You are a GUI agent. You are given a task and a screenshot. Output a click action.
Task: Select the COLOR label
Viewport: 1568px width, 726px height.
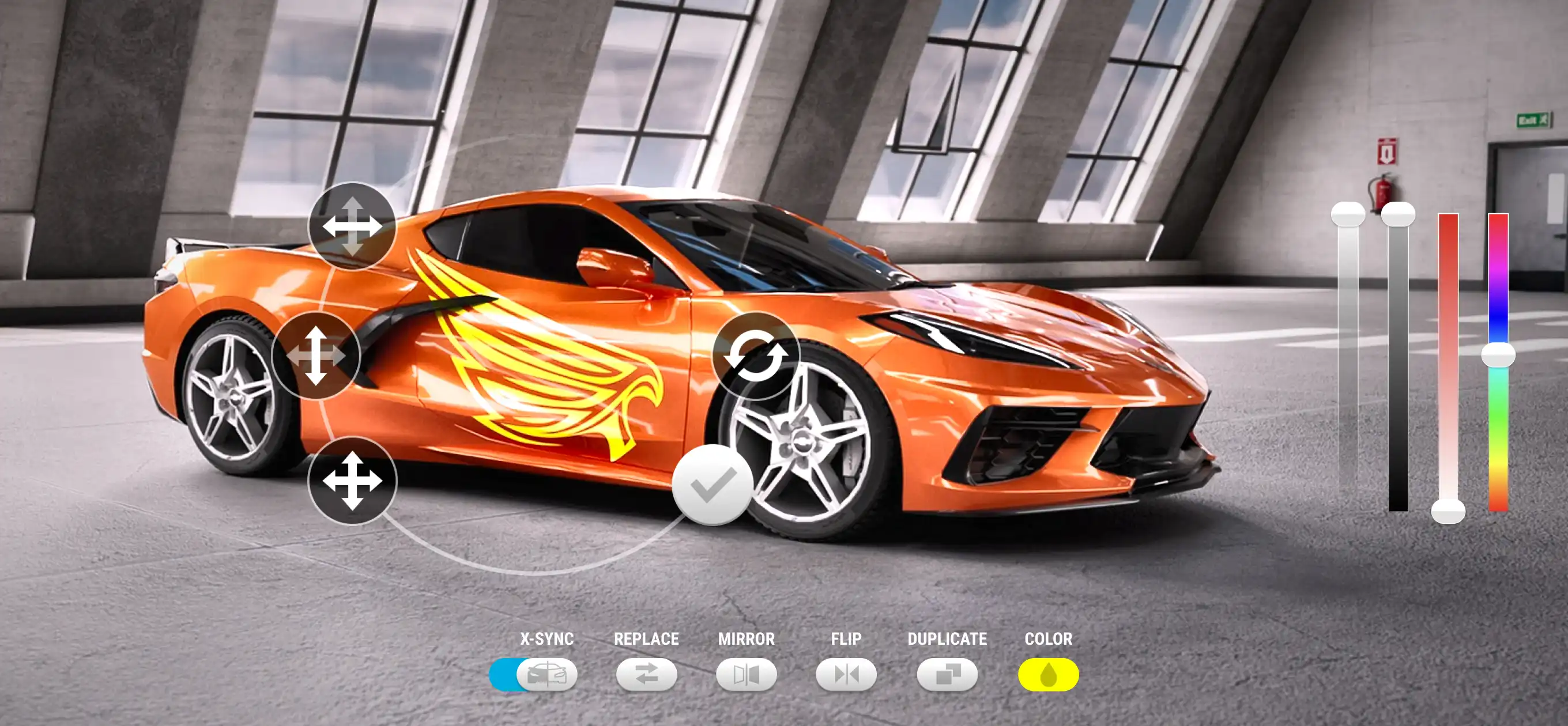click(x=1049, y=639)
